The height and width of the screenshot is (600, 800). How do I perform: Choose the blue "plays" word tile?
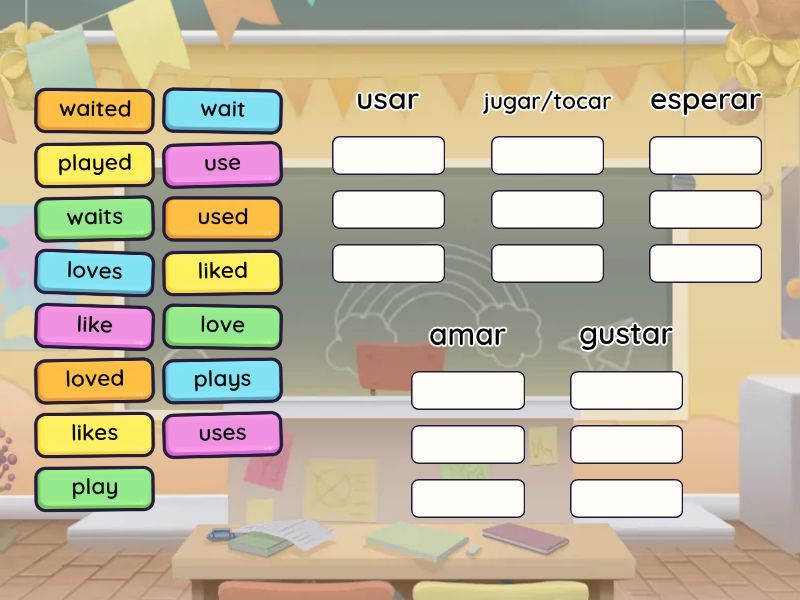click(x=222, y=380)
